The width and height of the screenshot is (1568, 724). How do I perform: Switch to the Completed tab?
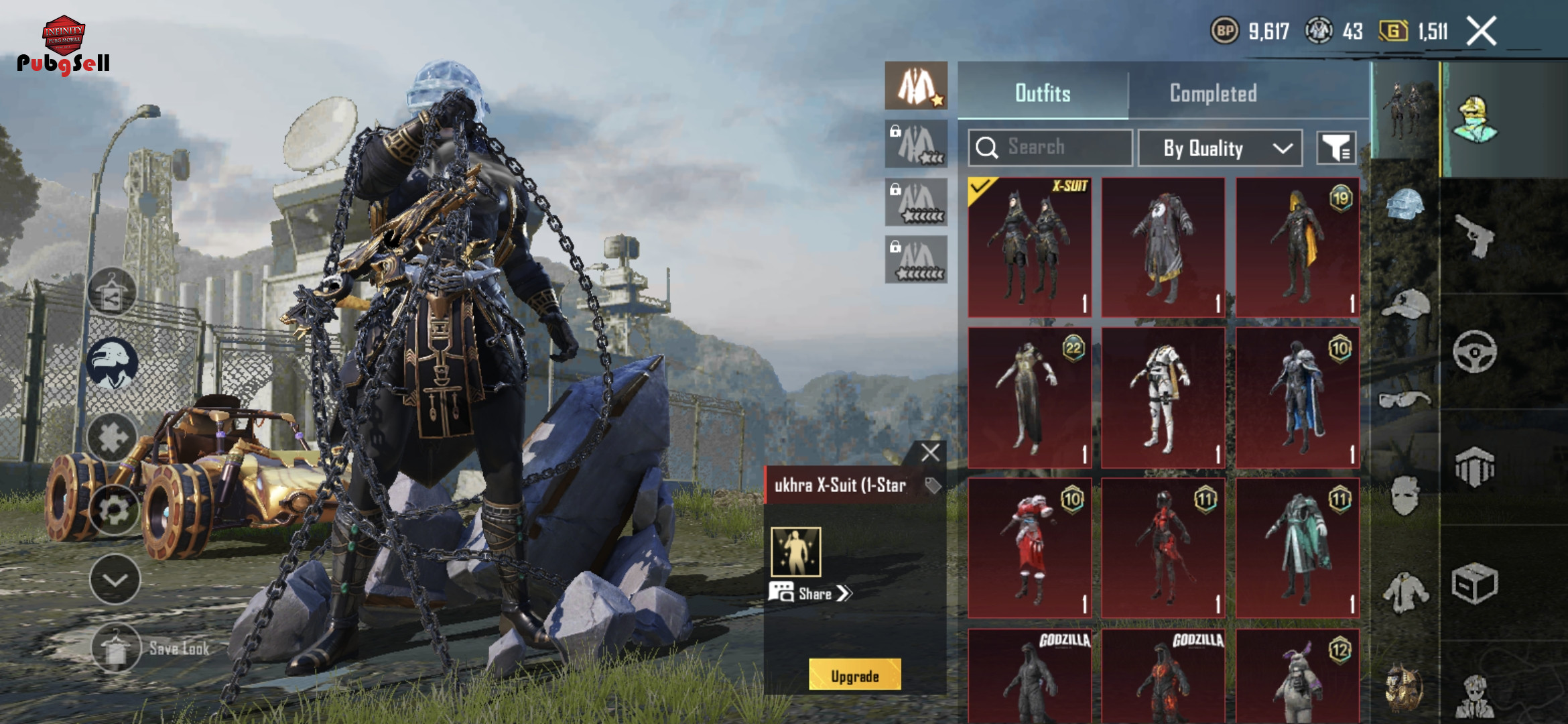pos(1213,93)
